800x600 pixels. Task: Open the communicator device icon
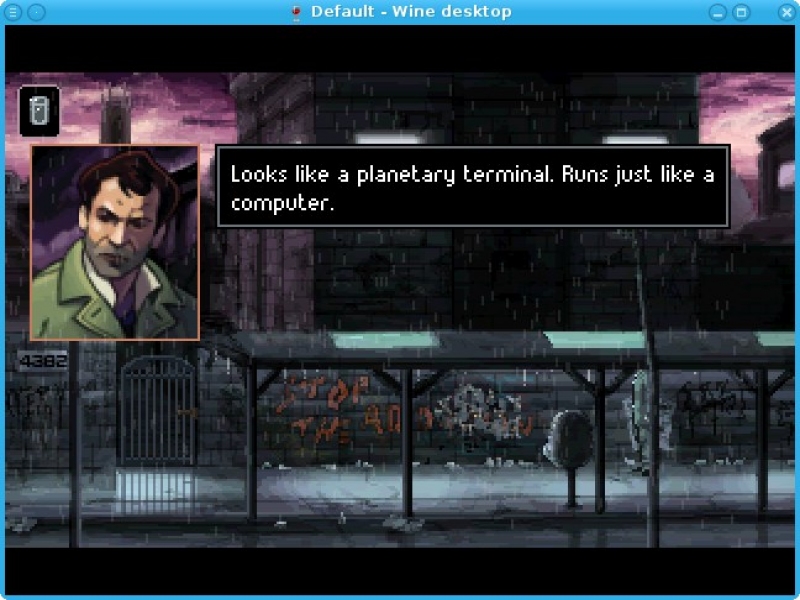tap(39, 110)
